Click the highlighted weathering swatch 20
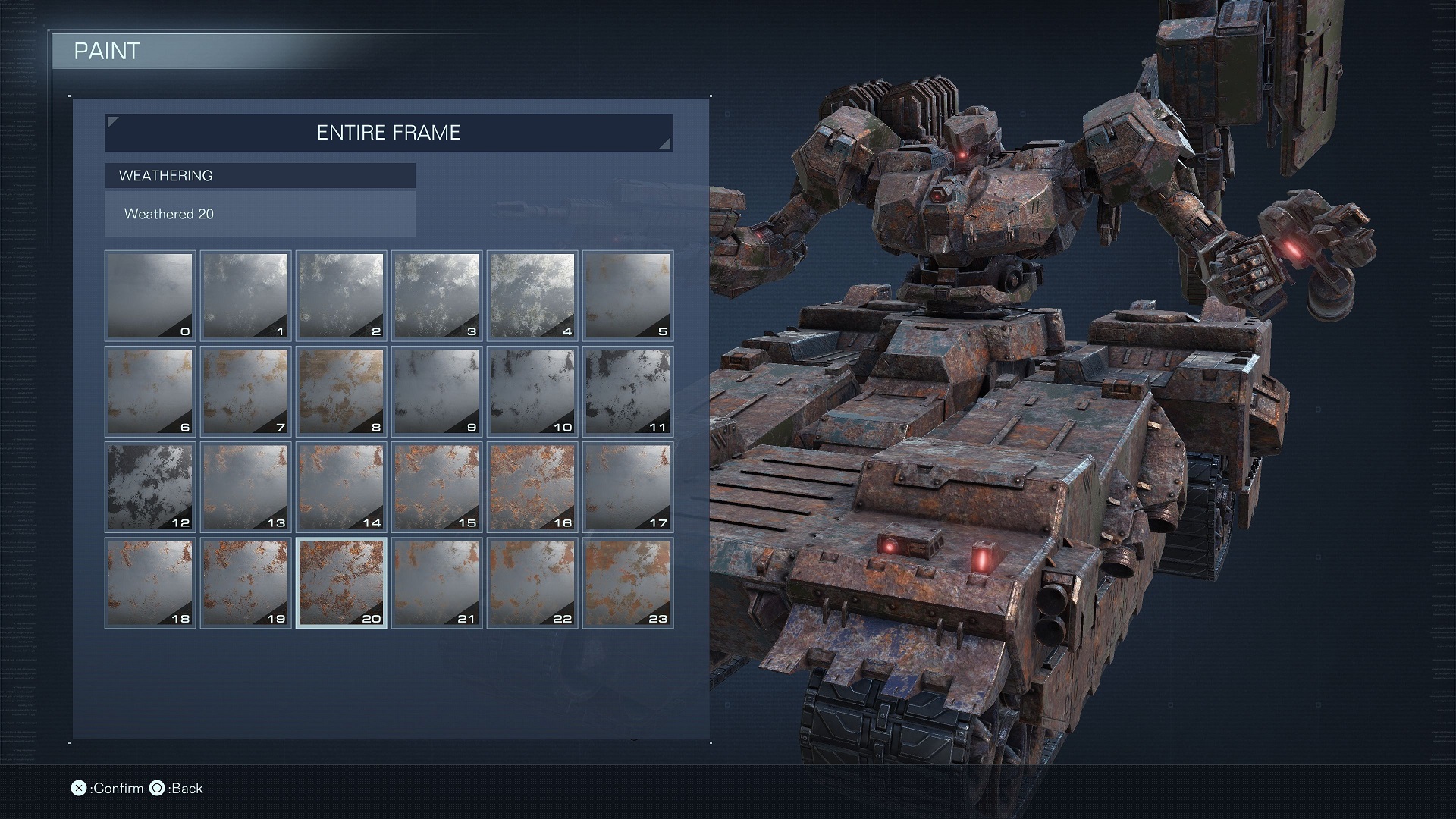Image resolution: width=1456 pixels, height=819 pixels. click(341, 582)
